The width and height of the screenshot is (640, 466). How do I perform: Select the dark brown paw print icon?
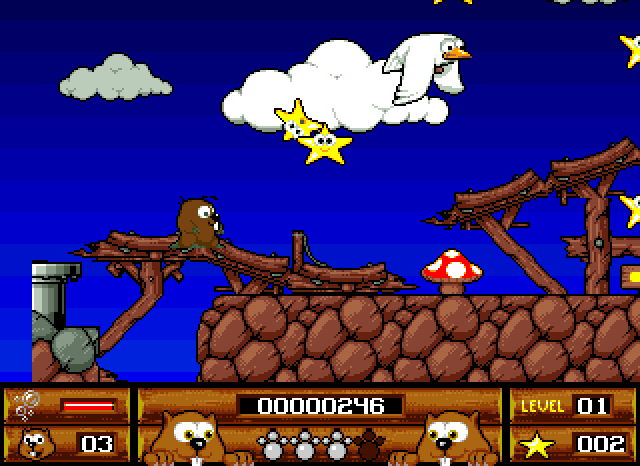tap(370, 441)
